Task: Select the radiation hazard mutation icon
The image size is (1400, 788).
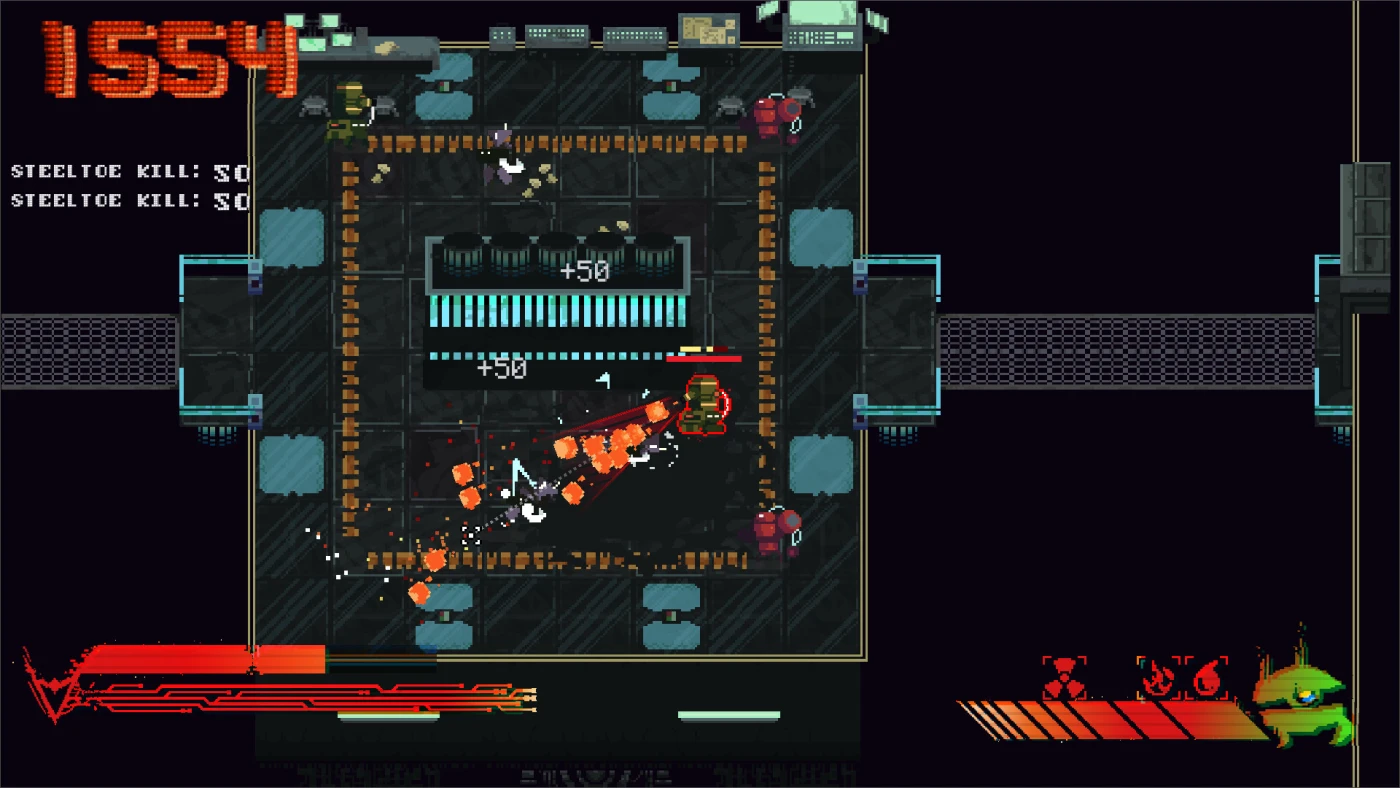Action: [1064, 678]
